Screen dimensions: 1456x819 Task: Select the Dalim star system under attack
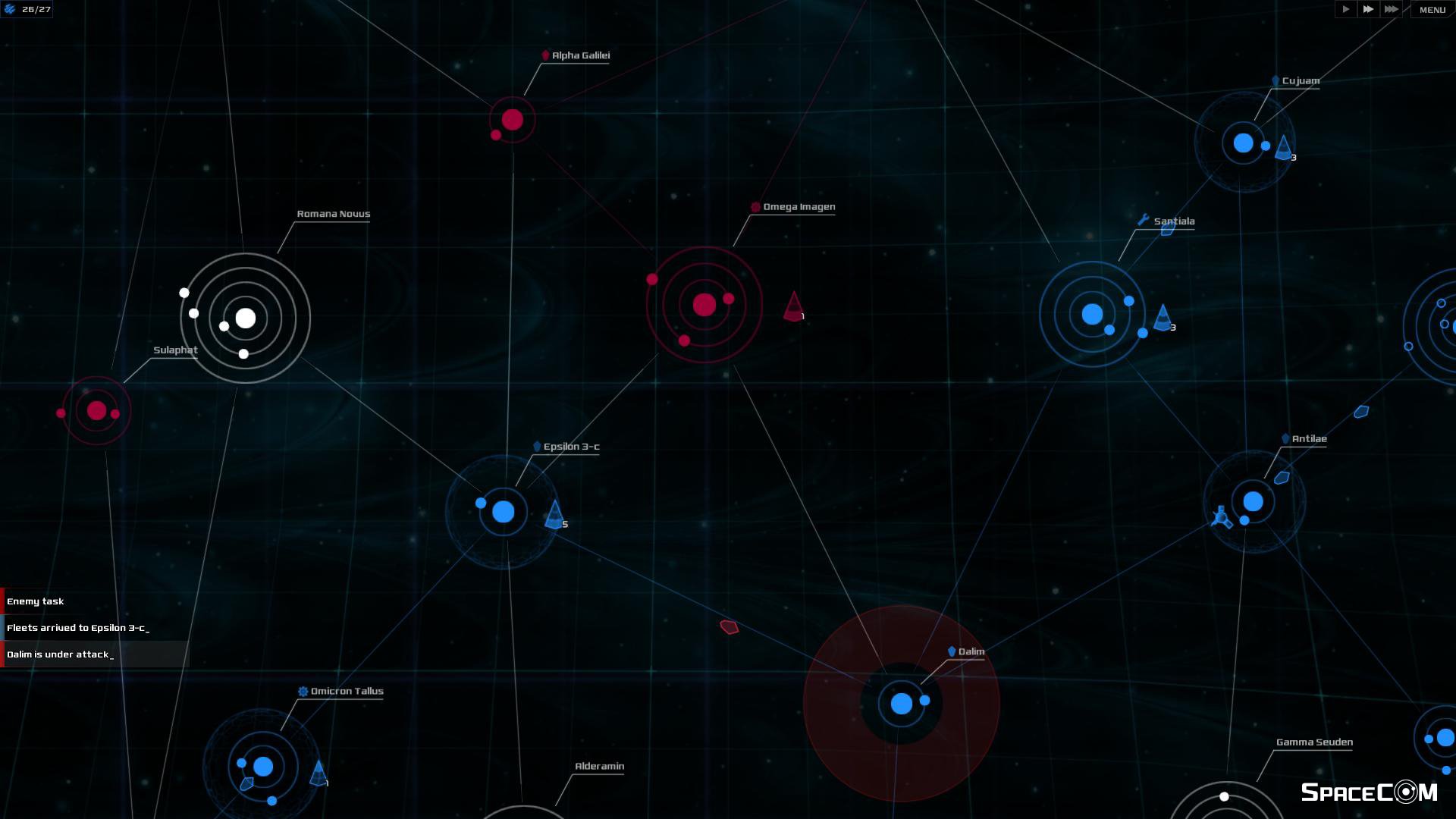pos(900,704)
